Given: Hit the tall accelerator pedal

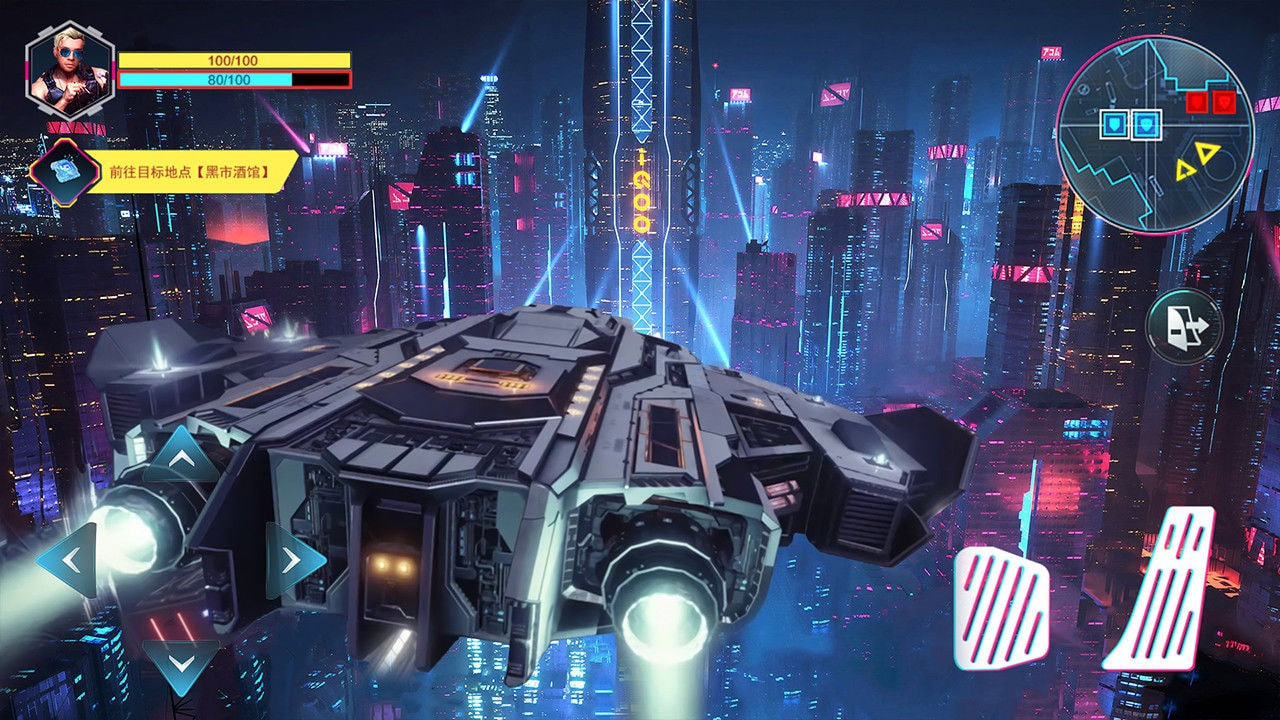Looking at the screenshot, I should [x=1163, y=590].
